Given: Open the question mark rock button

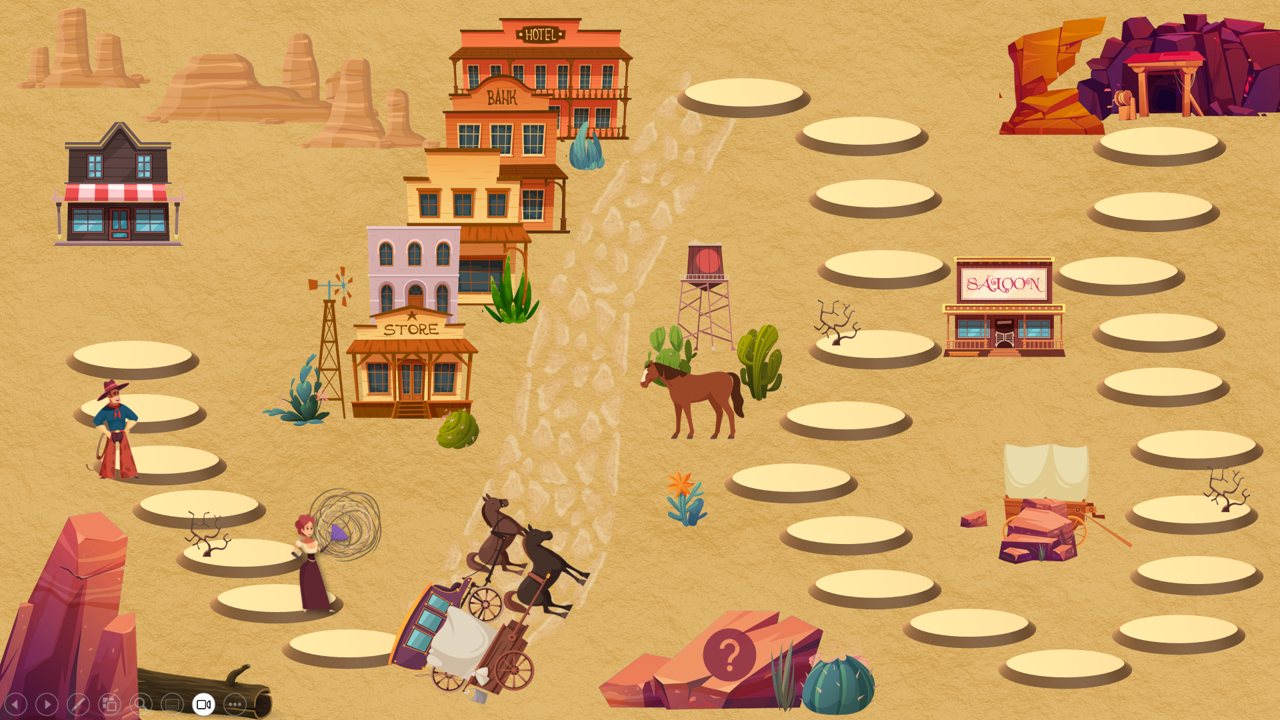Looking at the screenshot, I should tap(729, 656).
